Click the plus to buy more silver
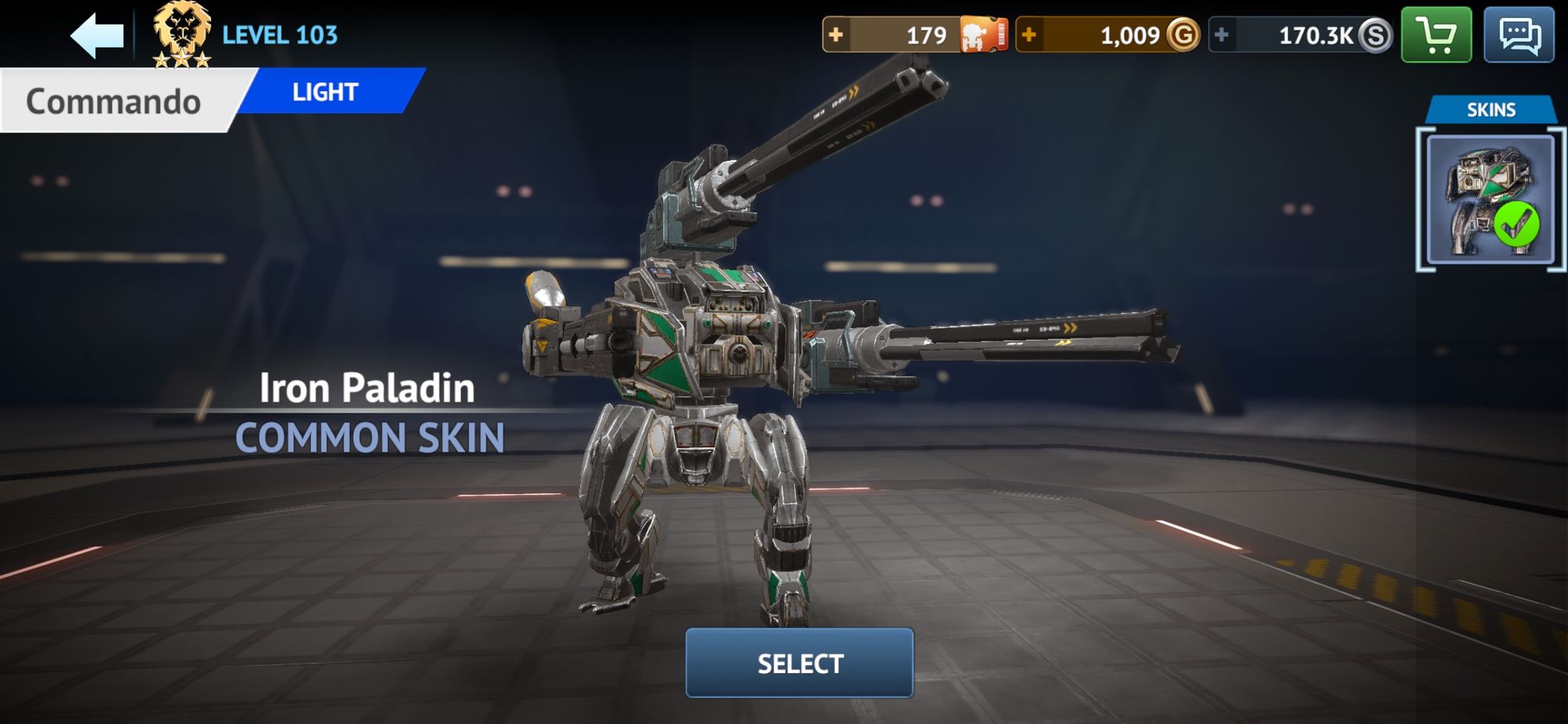This screenshot has height=724, width=1568. tap(1221, 35)
